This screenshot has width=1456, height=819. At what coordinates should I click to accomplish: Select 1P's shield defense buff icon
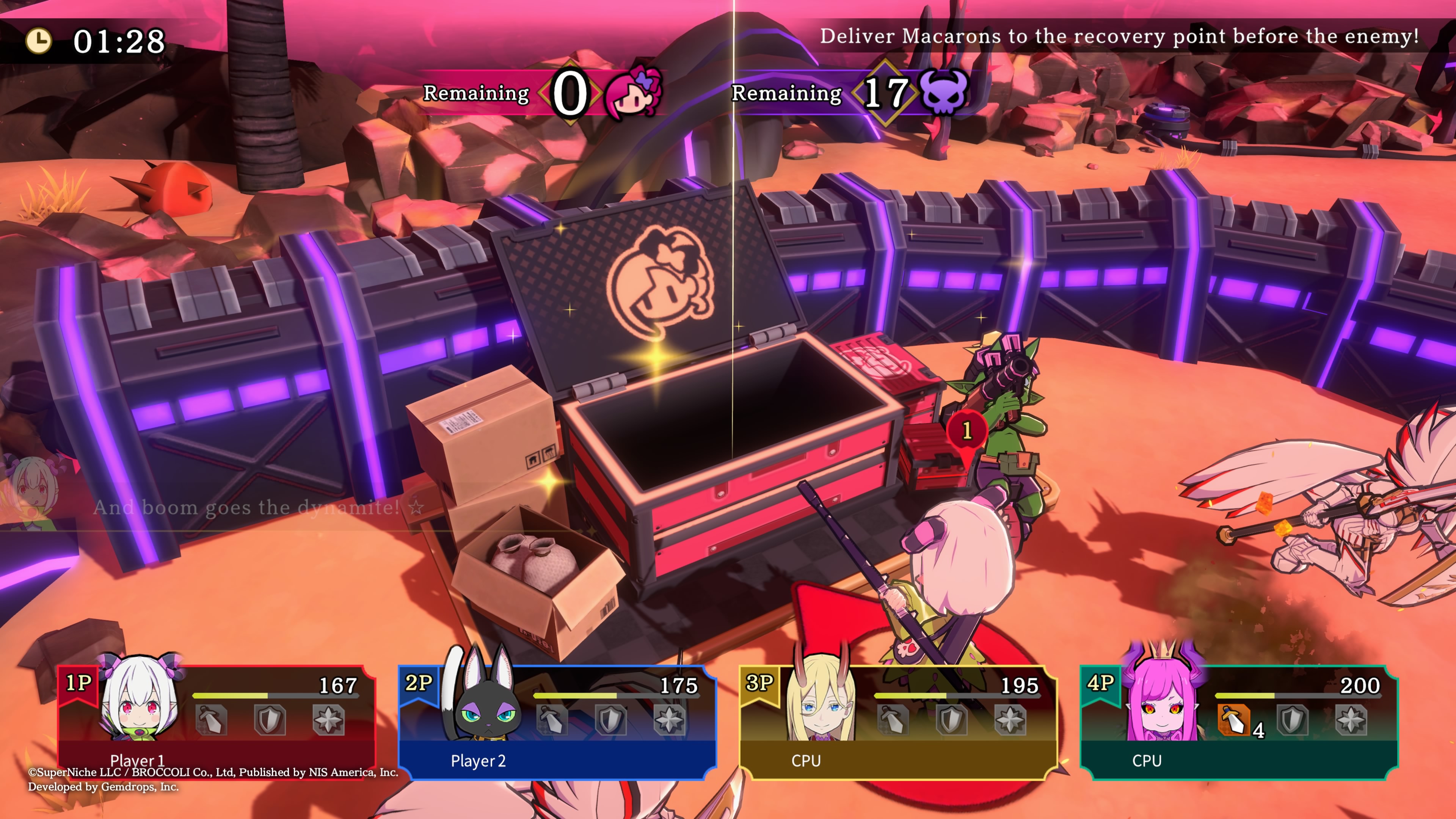coord(270,720)
